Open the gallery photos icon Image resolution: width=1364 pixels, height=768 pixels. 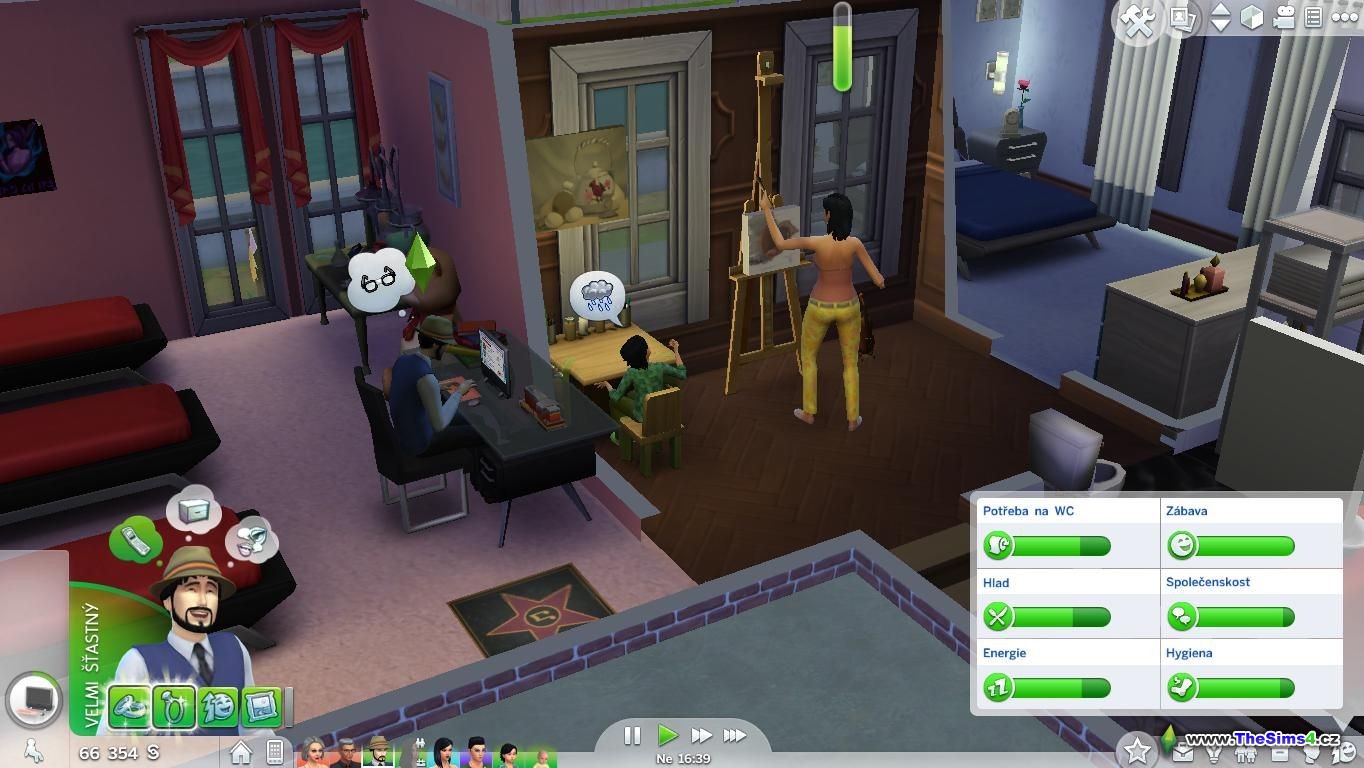[1182, 19]
